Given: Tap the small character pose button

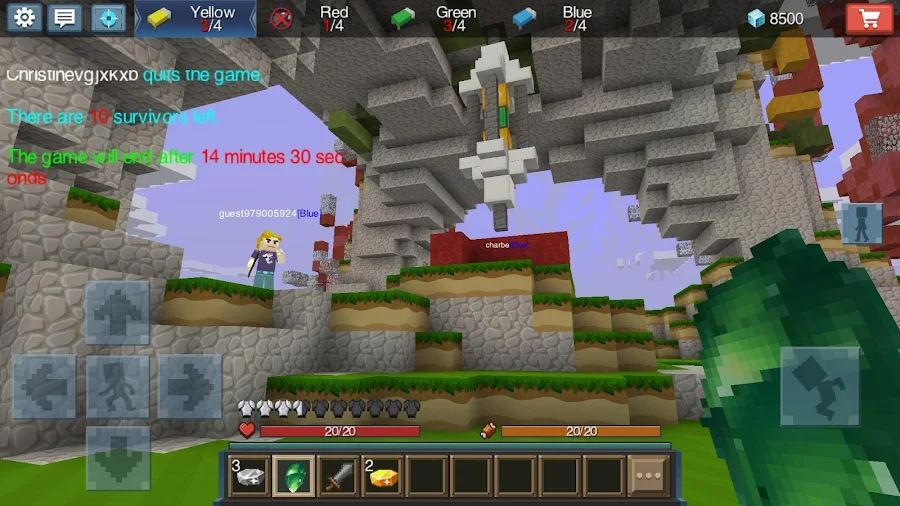Looking at the screenshot, I should pyautogui.click(x=861, y=224).
